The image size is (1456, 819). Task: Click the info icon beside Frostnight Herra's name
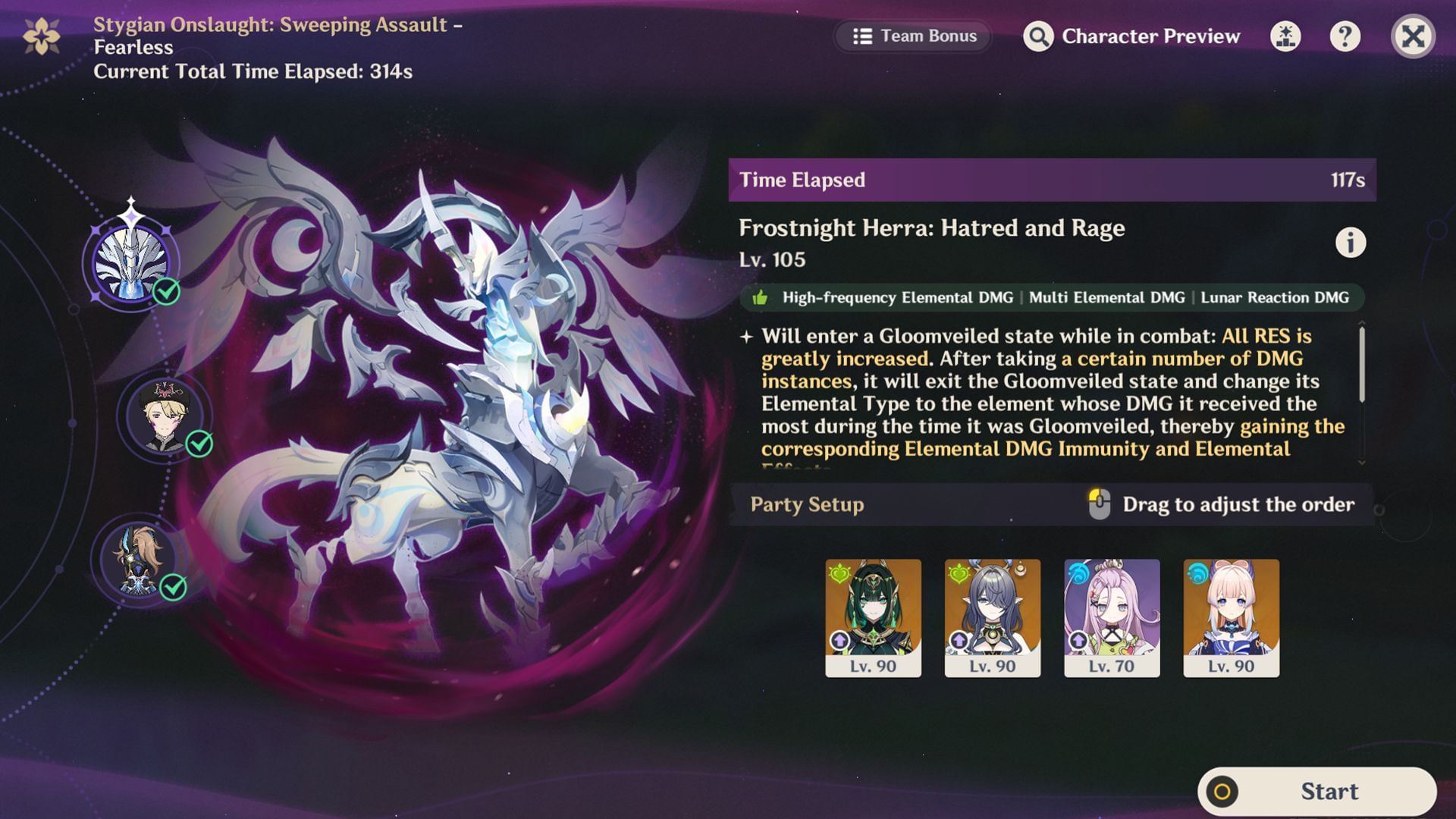pos(1351,243)
